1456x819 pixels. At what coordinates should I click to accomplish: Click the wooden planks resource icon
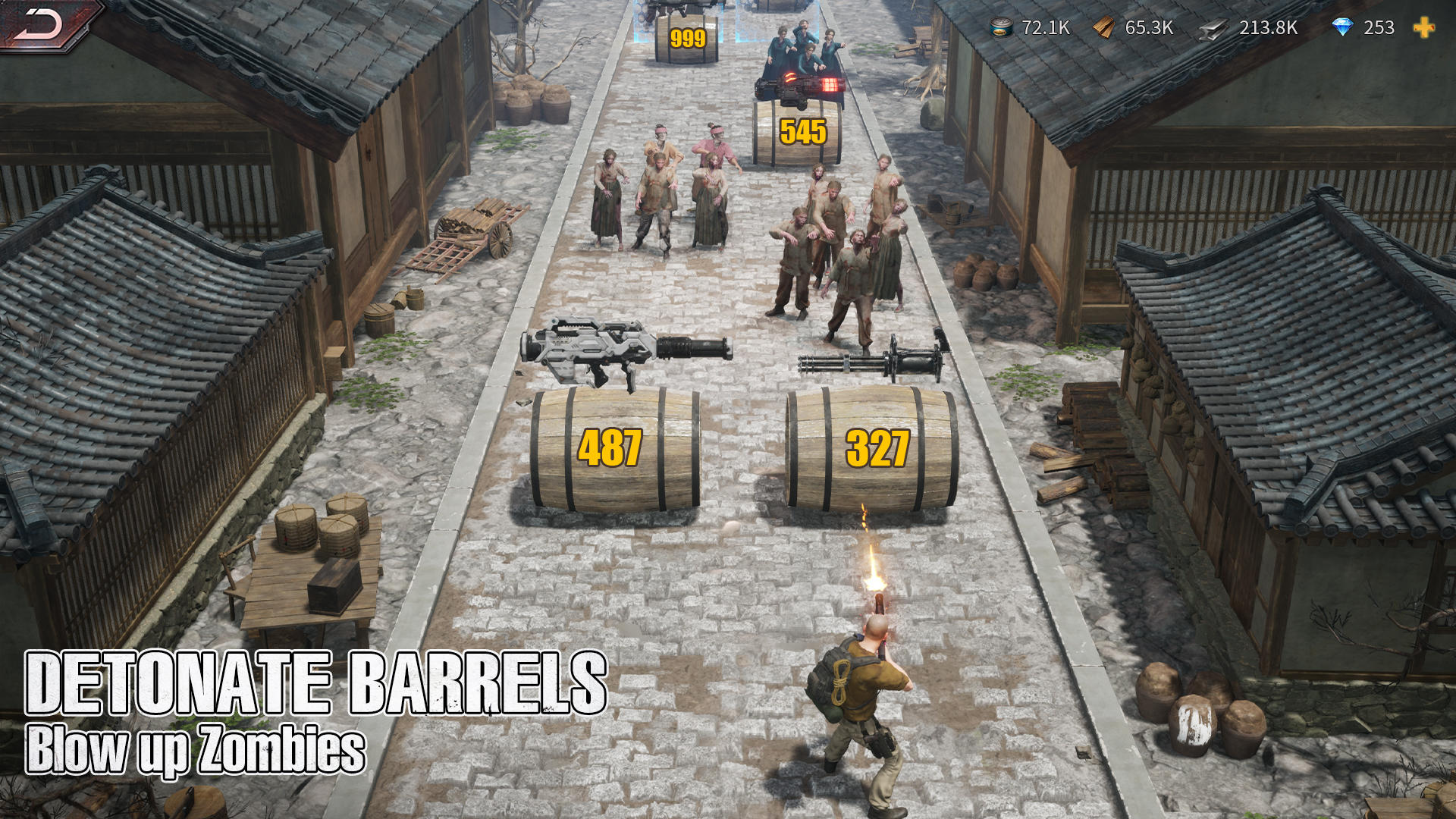click(1103, 30)
